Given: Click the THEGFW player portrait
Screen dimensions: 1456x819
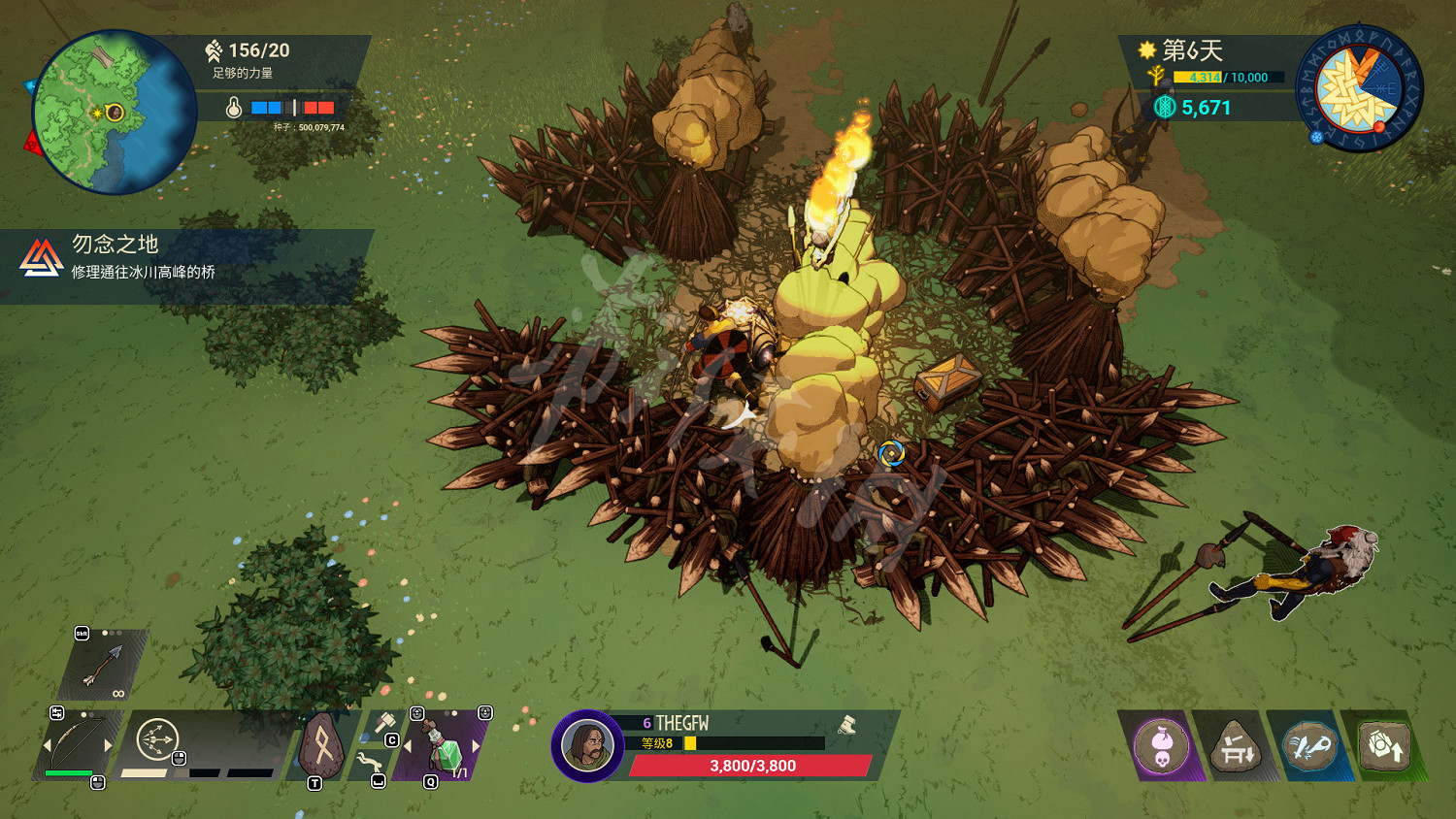Looking at the screenshot, I should click(x=587, y=745).
